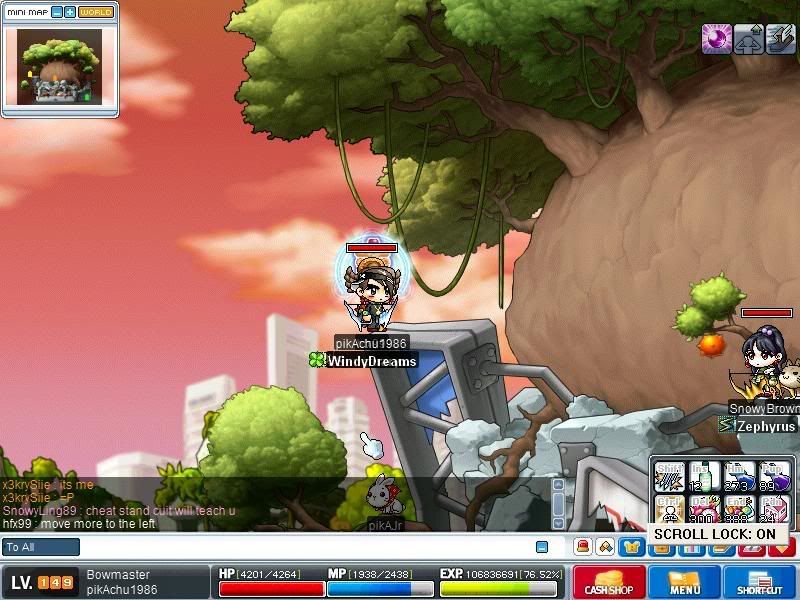Open the World map from minimap
This screenshot has width=800, height=600.
(95, 12)
